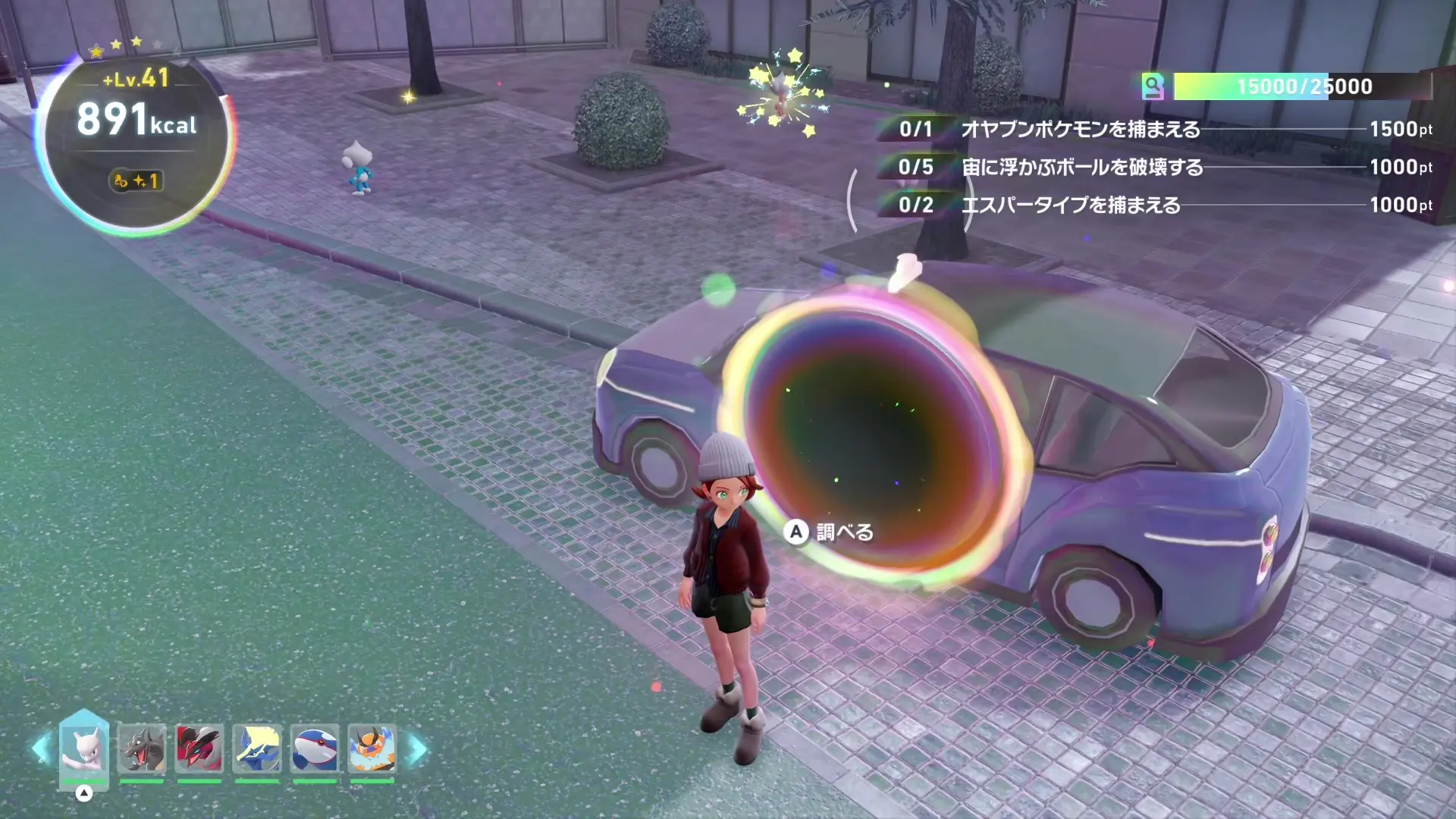This screenshot has width=1456, height=819.
Task: Switch to the black Charizard party slot
Action: pos(142,748)
